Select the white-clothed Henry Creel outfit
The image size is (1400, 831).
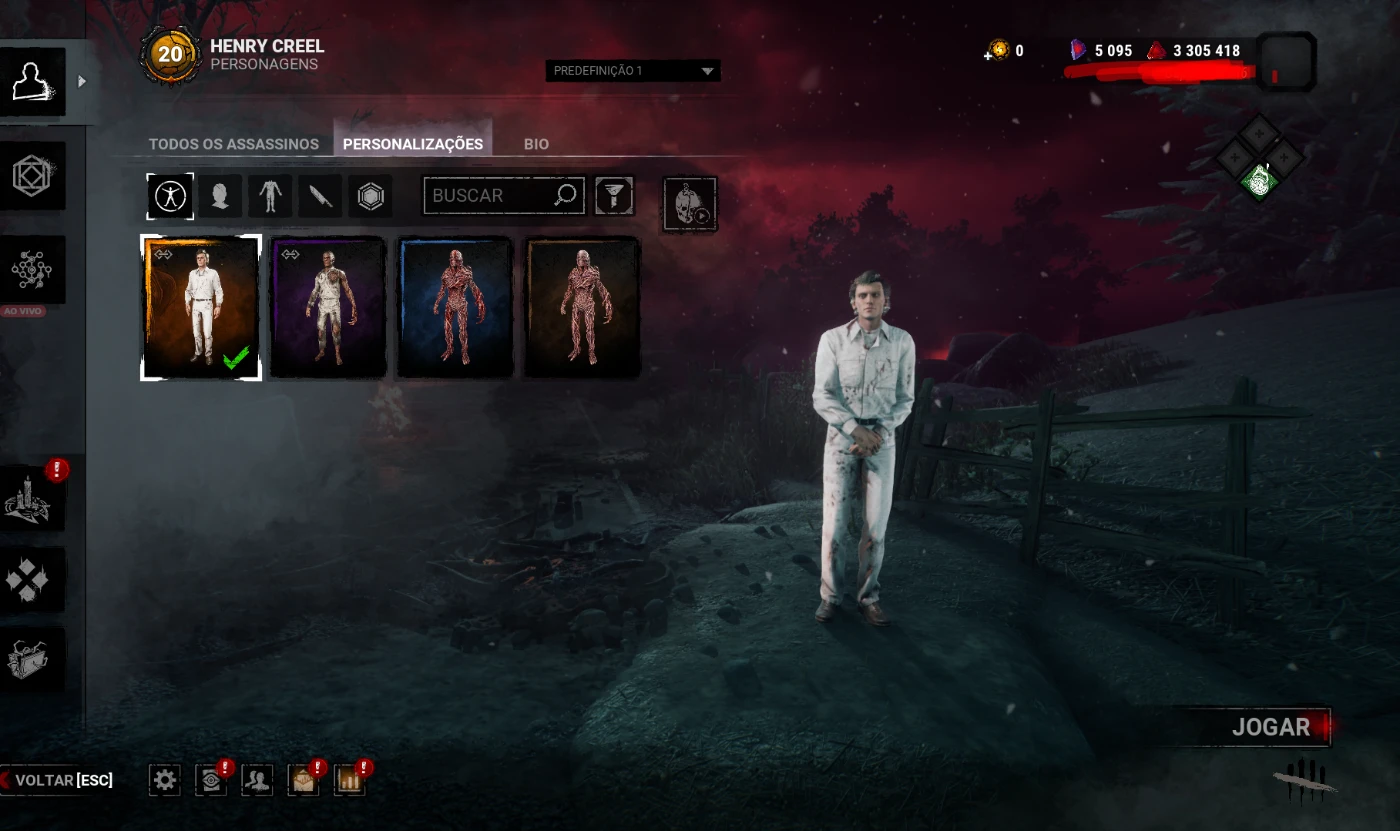[x=201, y=307]
